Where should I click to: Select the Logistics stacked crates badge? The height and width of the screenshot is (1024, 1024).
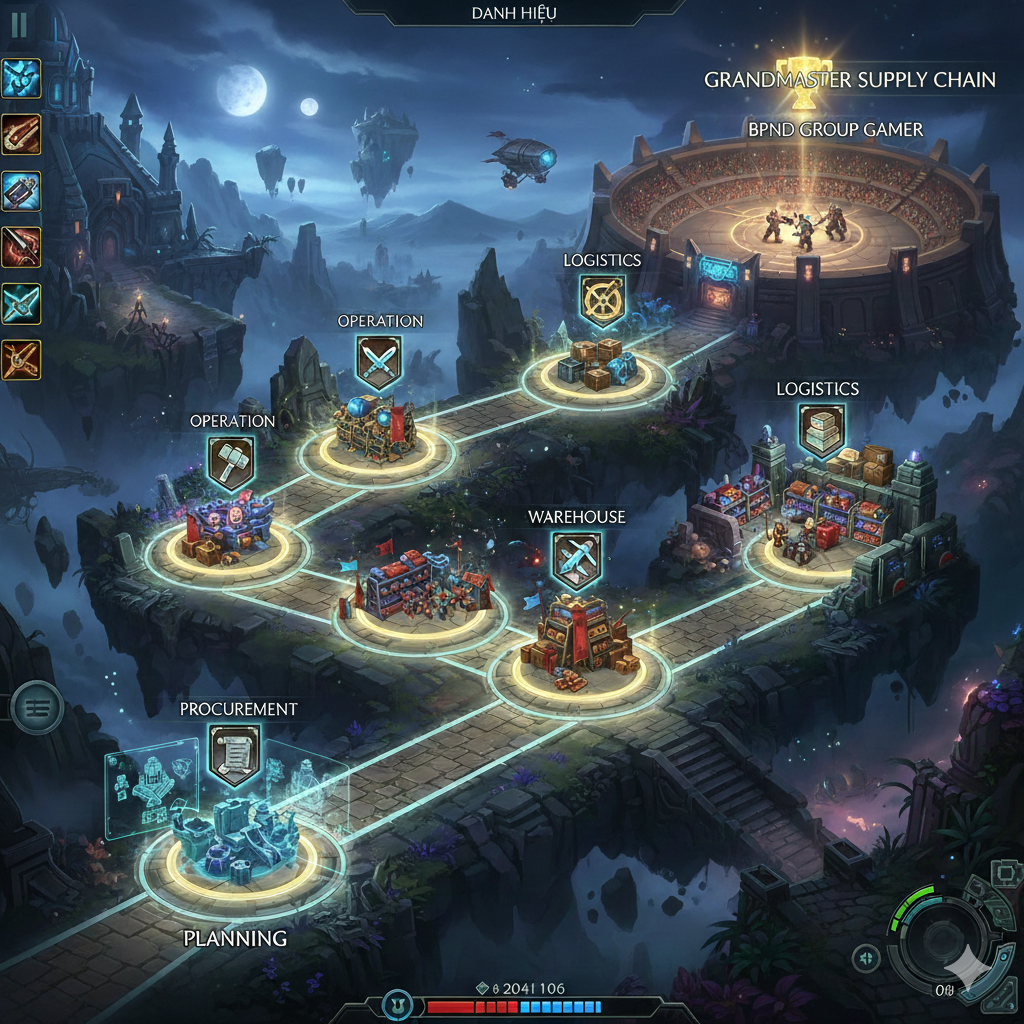[820, 430]
